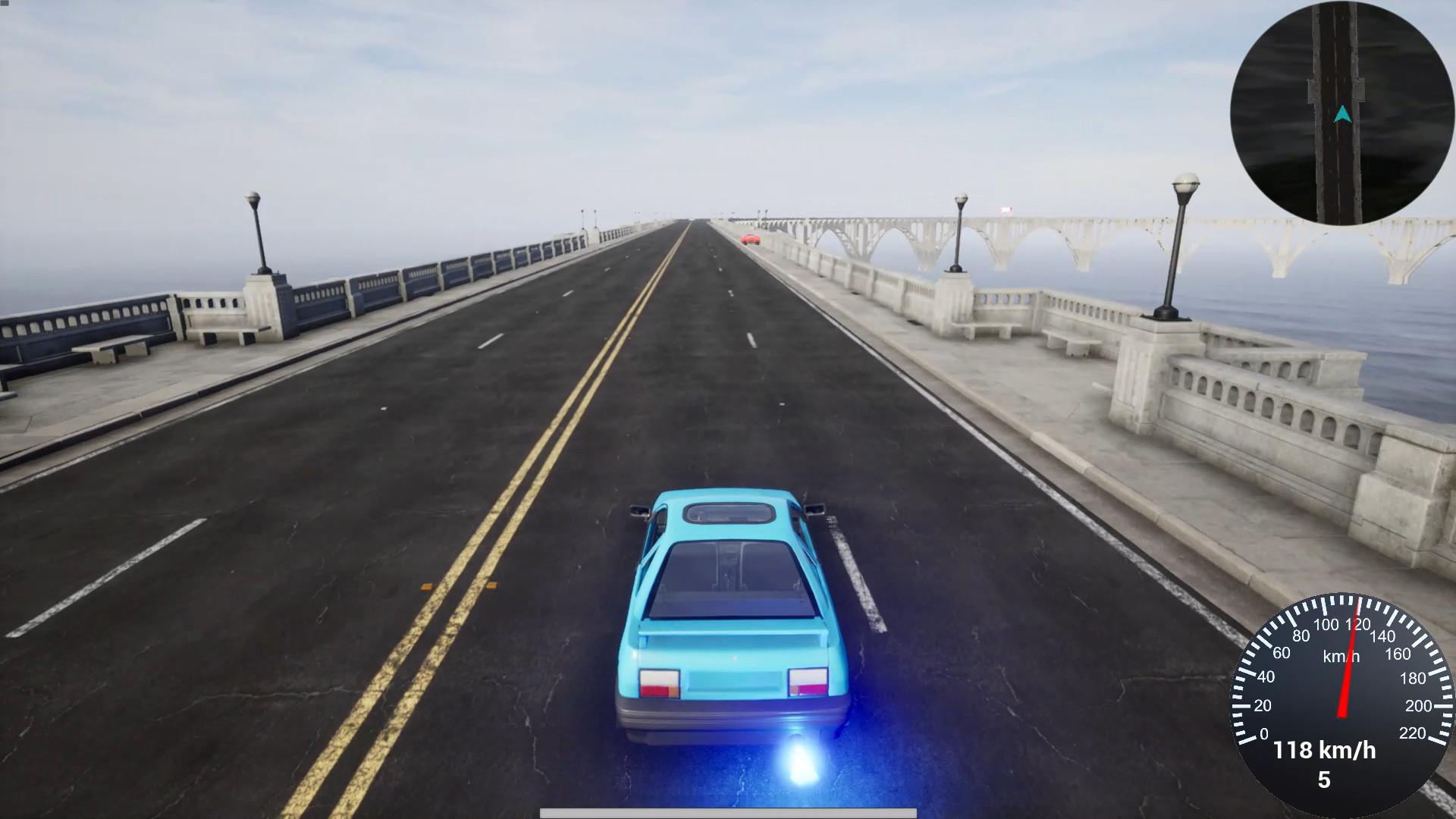Click the 118 km/h speed readout
Image resolution: width=1456 pixels, height=819 pixels.
[x=1326, y=749]
